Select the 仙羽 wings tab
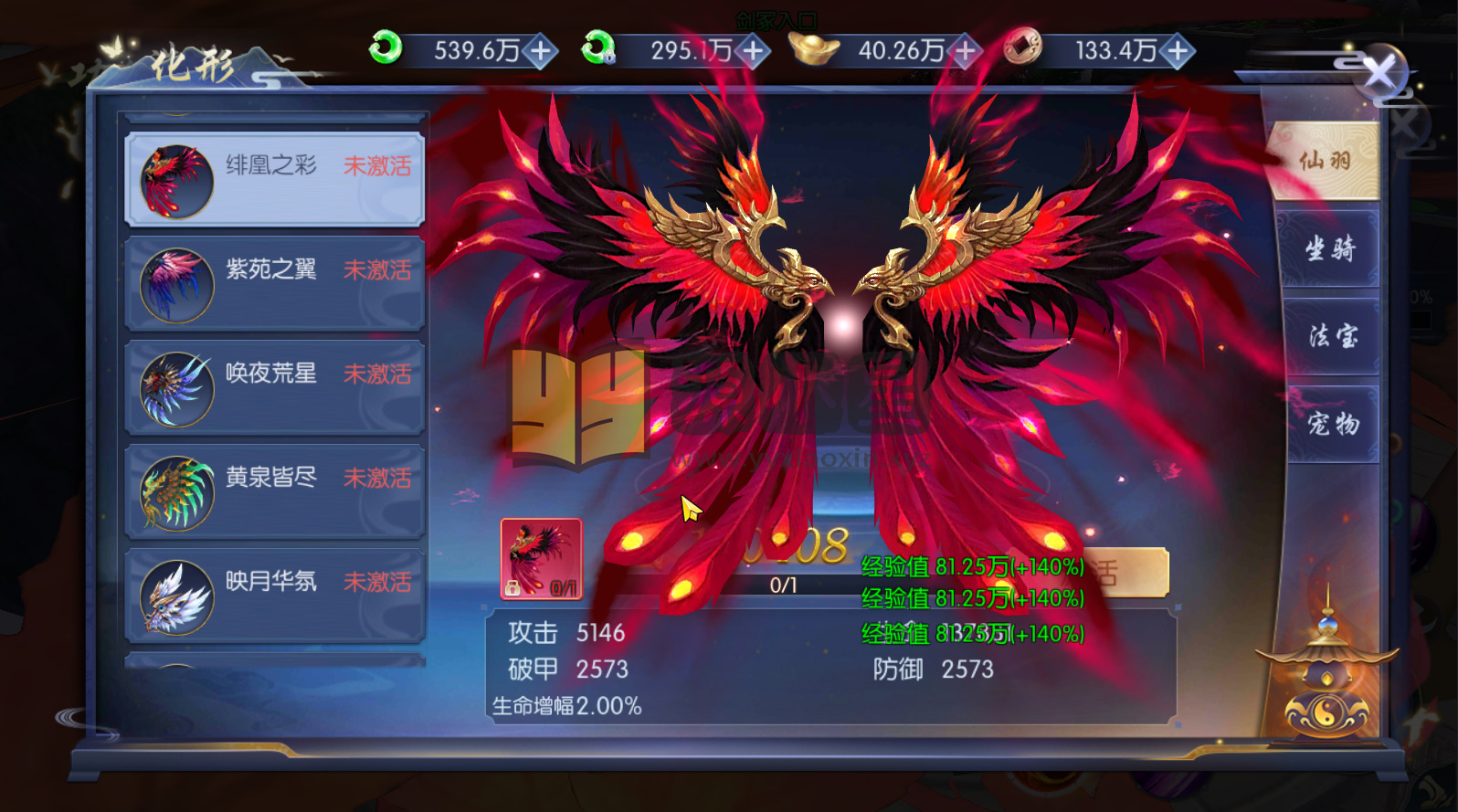 1329,161
